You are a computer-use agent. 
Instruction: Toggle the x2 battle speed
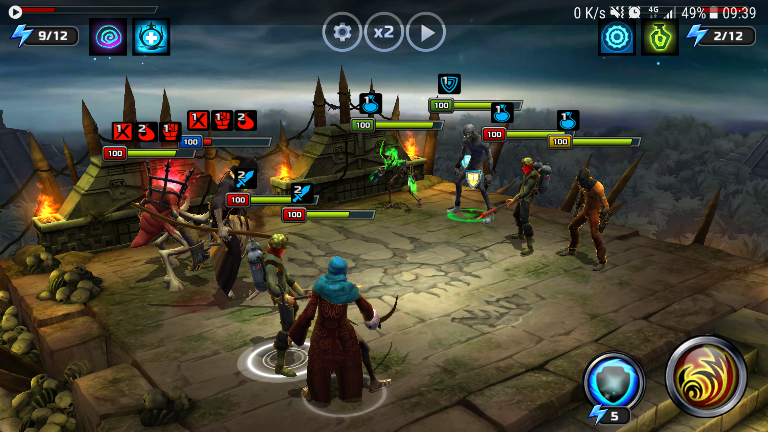[384, 33]
